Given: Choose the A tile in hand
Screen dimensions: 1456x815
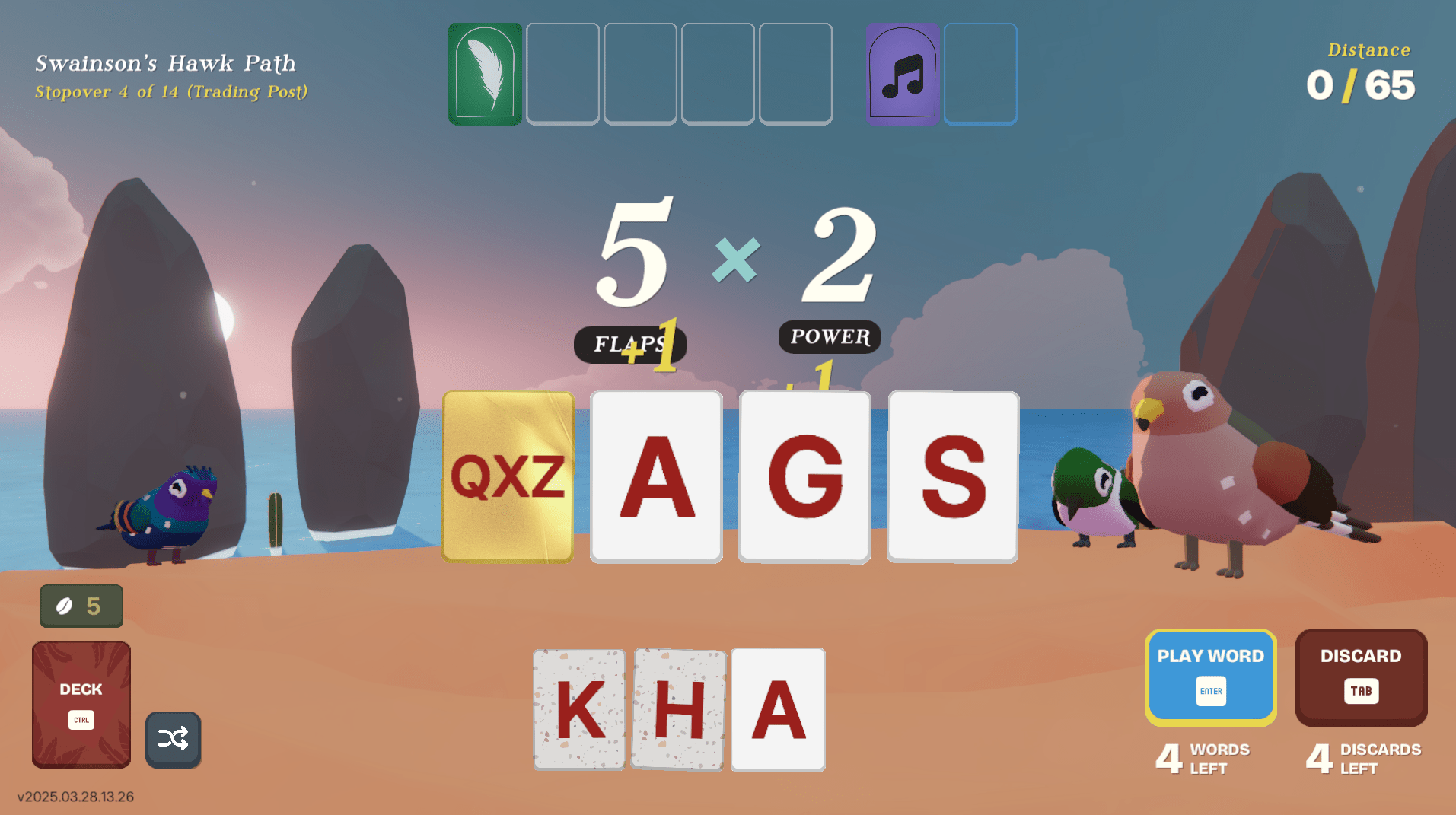Looking at the screenshot, I should (778, 709).
